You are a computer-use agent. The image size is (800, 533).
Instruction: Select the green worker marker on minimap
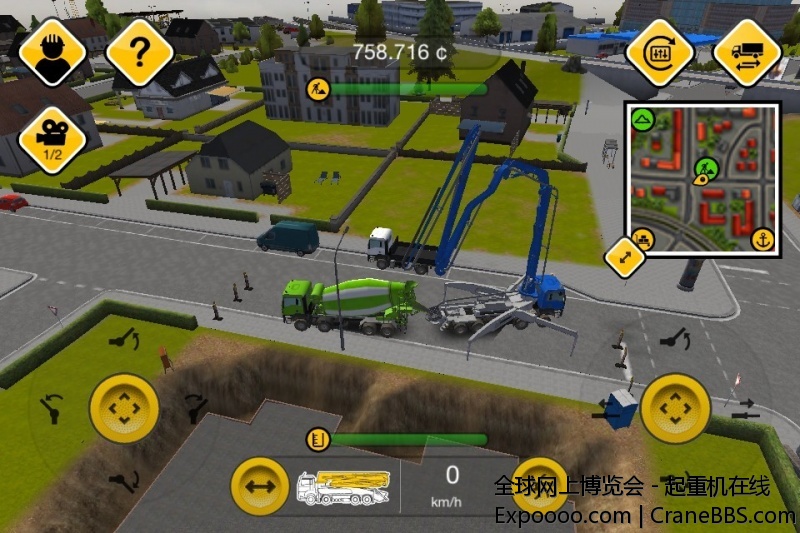pos(706,166)
